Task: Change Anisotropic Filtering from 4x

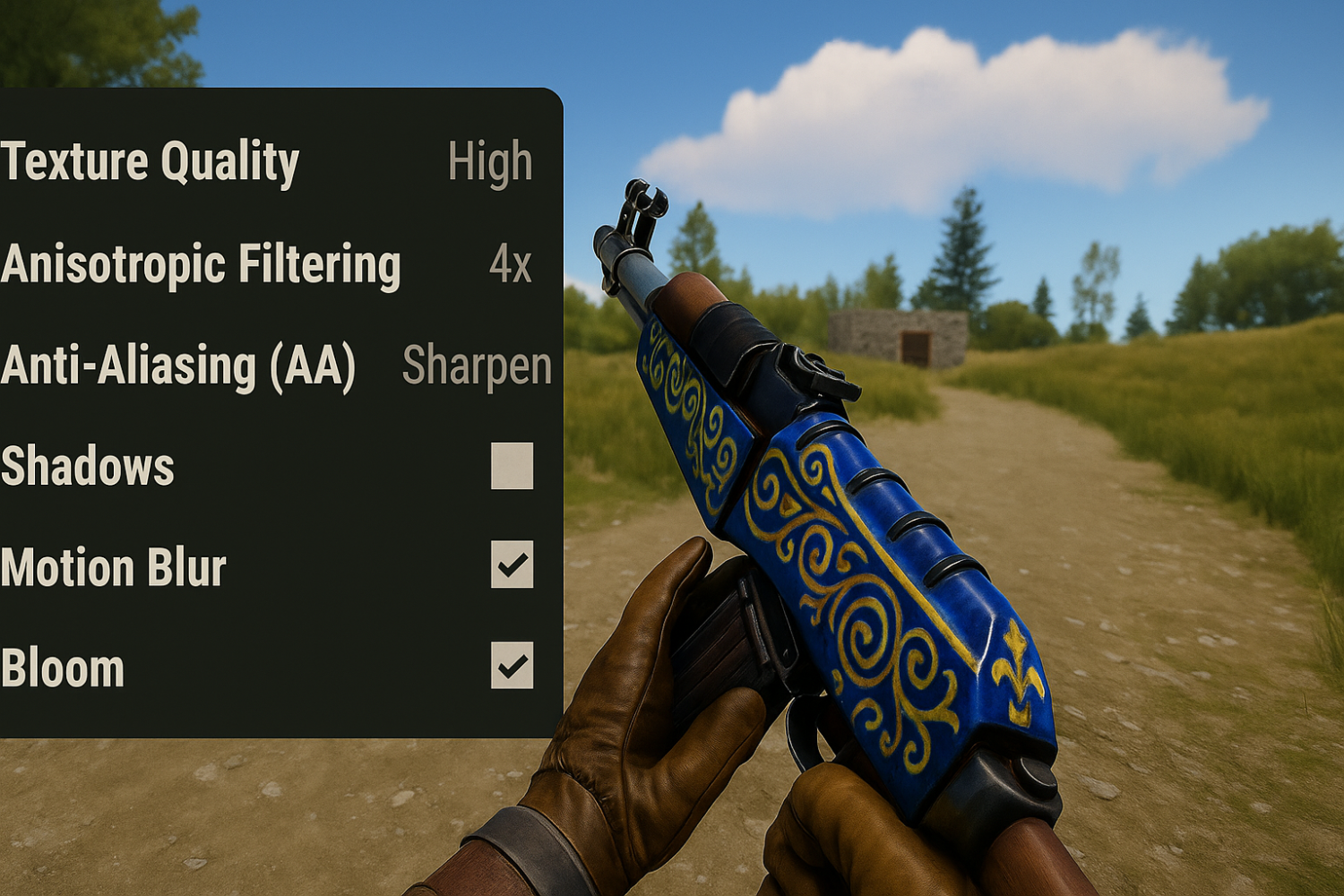Action: pyautogui.click(x=509, y=265)
